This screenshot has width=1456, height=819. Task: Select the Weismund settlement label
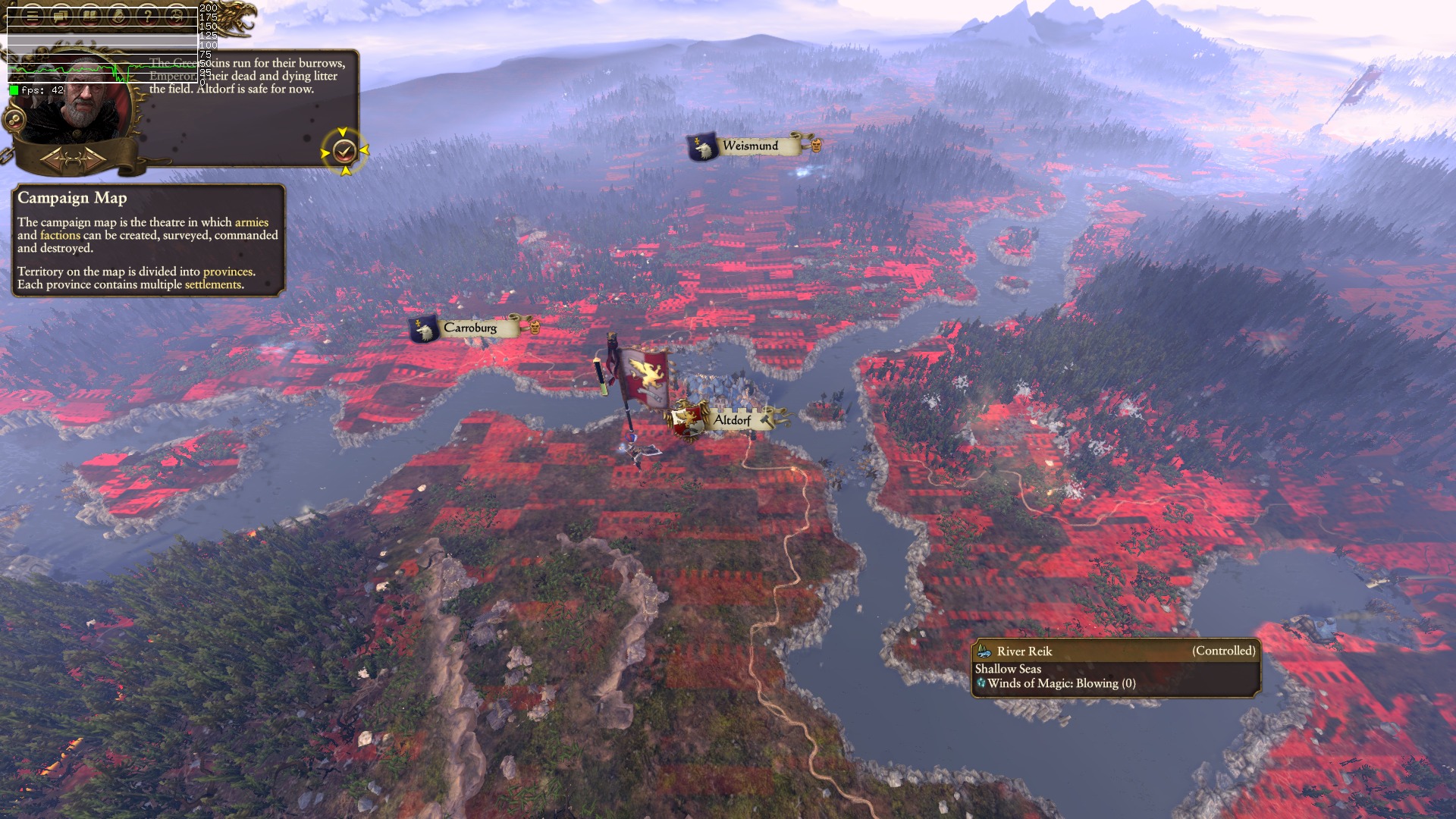tap(750, 146)
